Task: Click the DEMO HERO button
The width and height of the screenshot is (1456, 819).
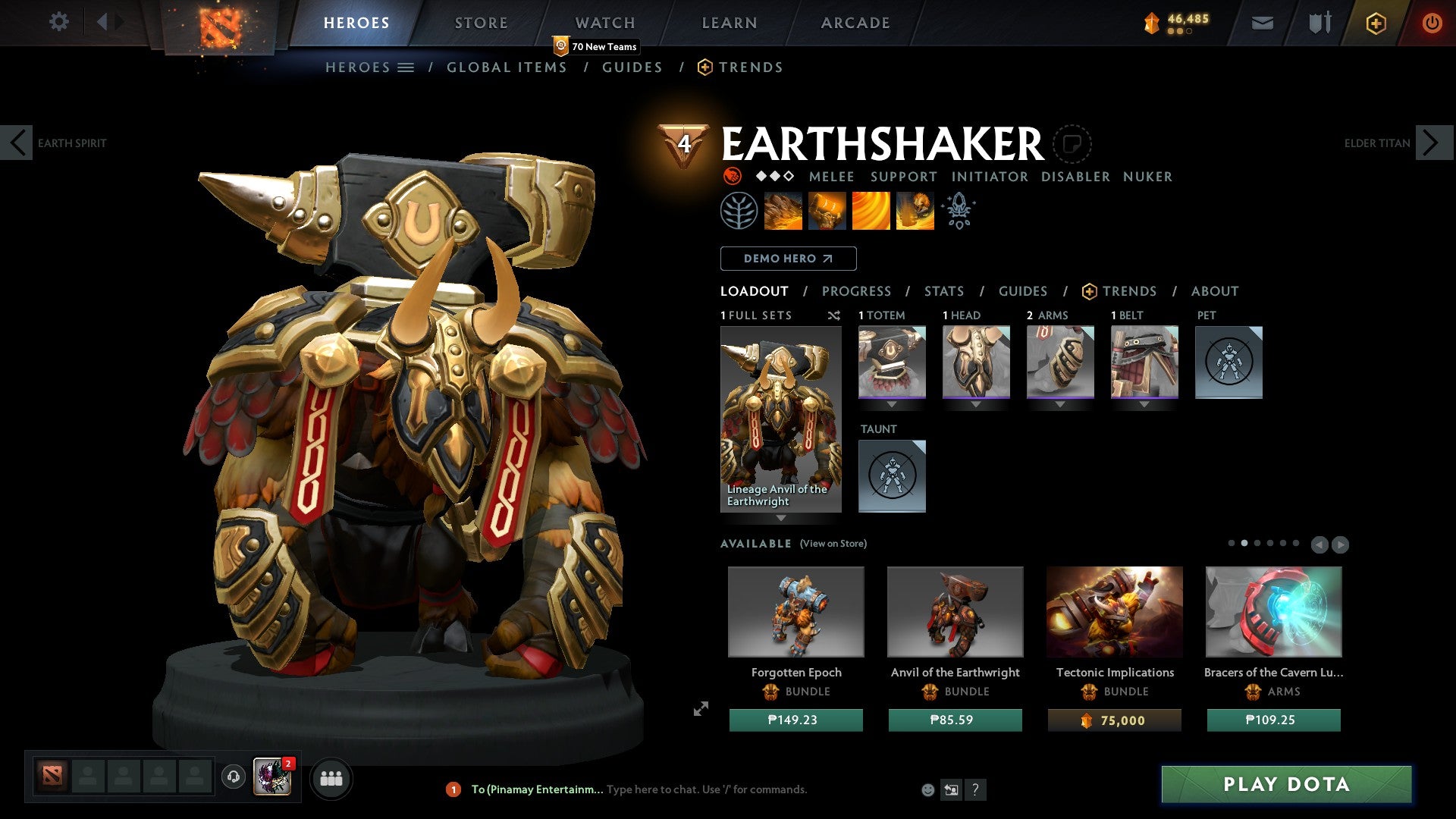Action: pyautogui.click(x=787, y=258)
